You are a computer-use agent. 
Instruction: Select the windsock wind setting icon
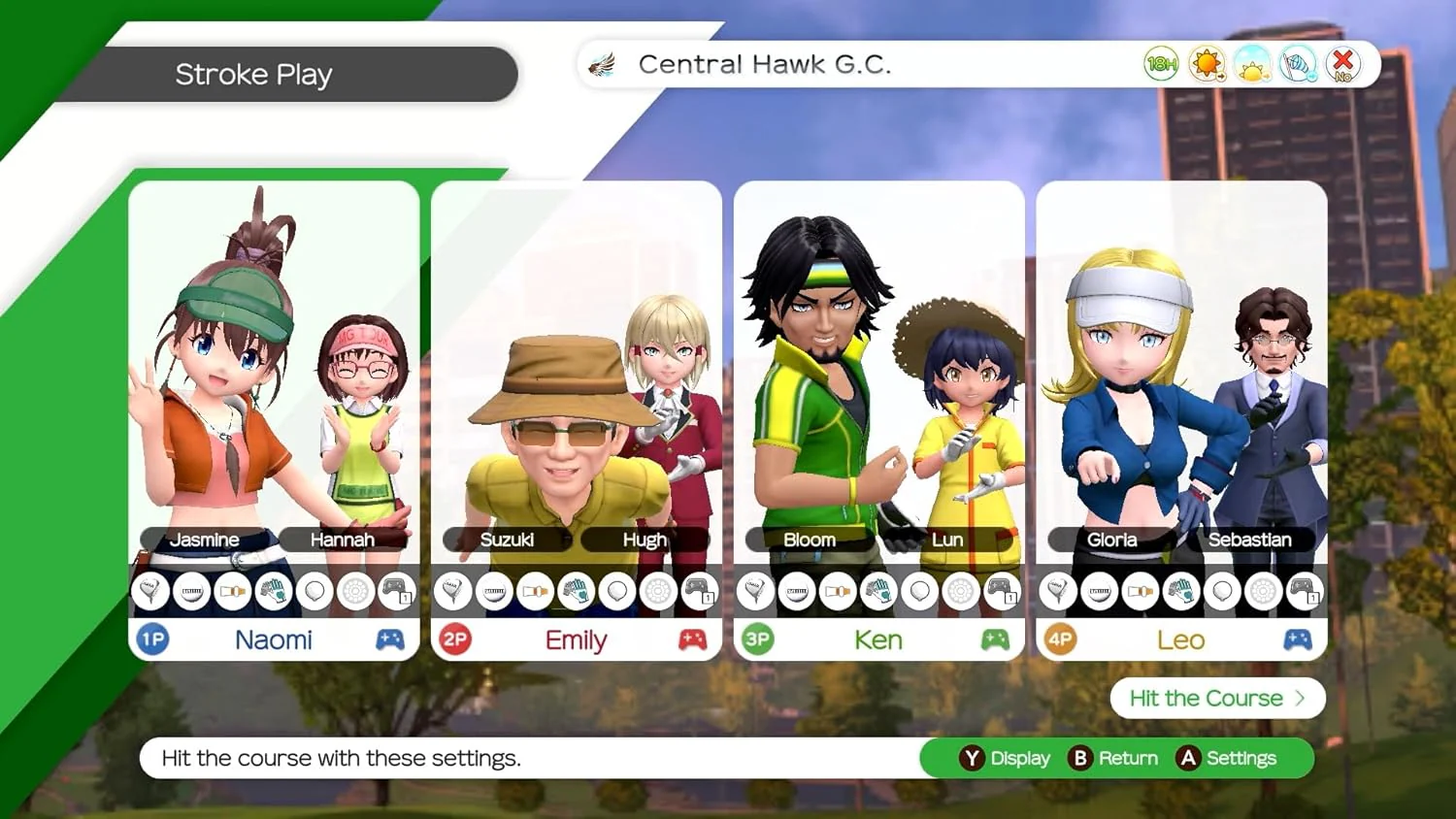pos(1298,65)
